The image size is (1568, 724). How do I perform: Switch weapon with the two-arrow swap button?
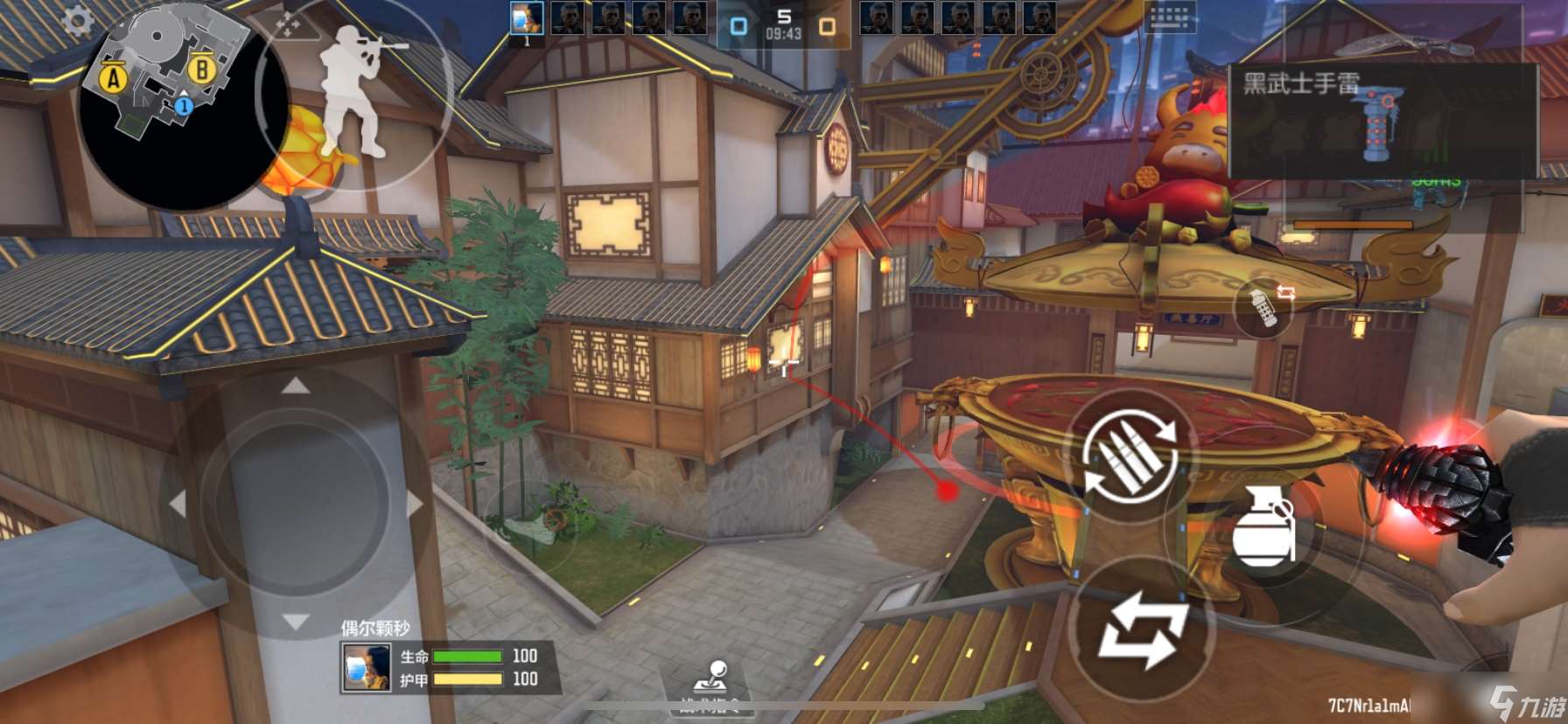click(x=1143, y=630)
